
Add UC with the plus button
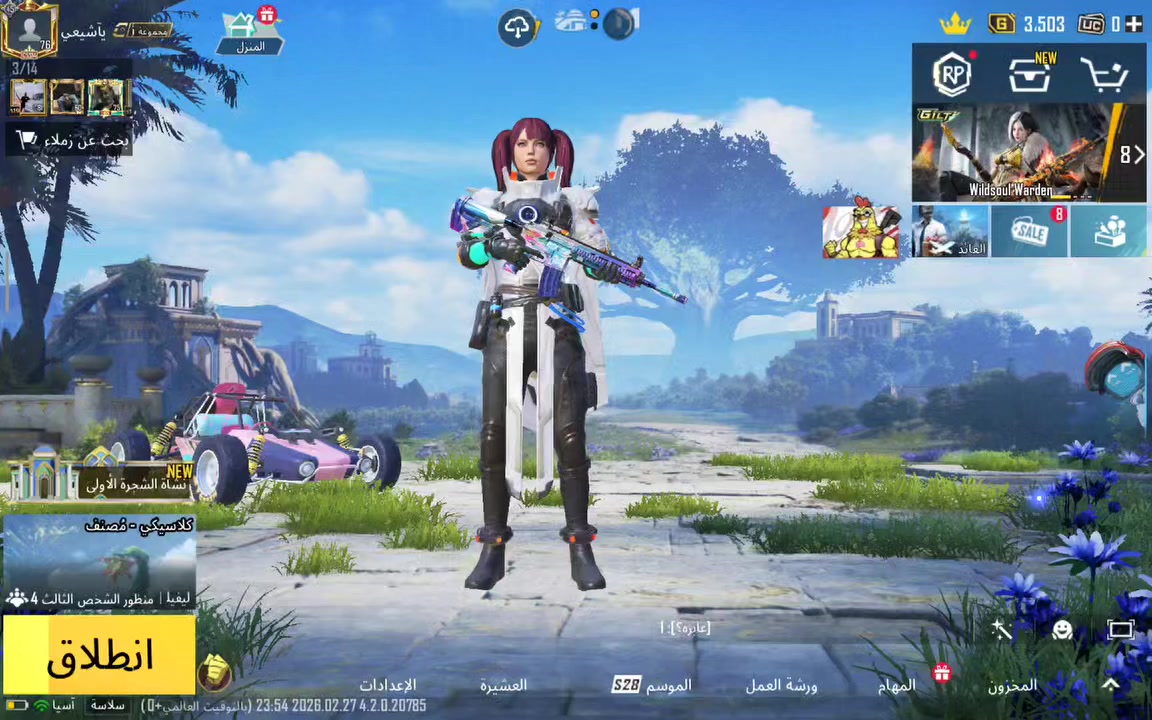[1133, 24]
